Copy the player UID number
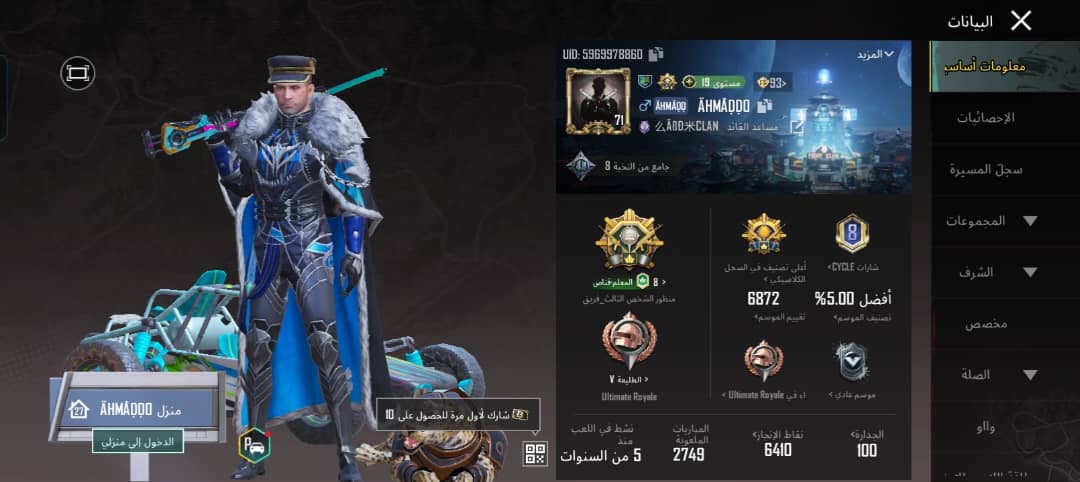 tap(656, 54)
